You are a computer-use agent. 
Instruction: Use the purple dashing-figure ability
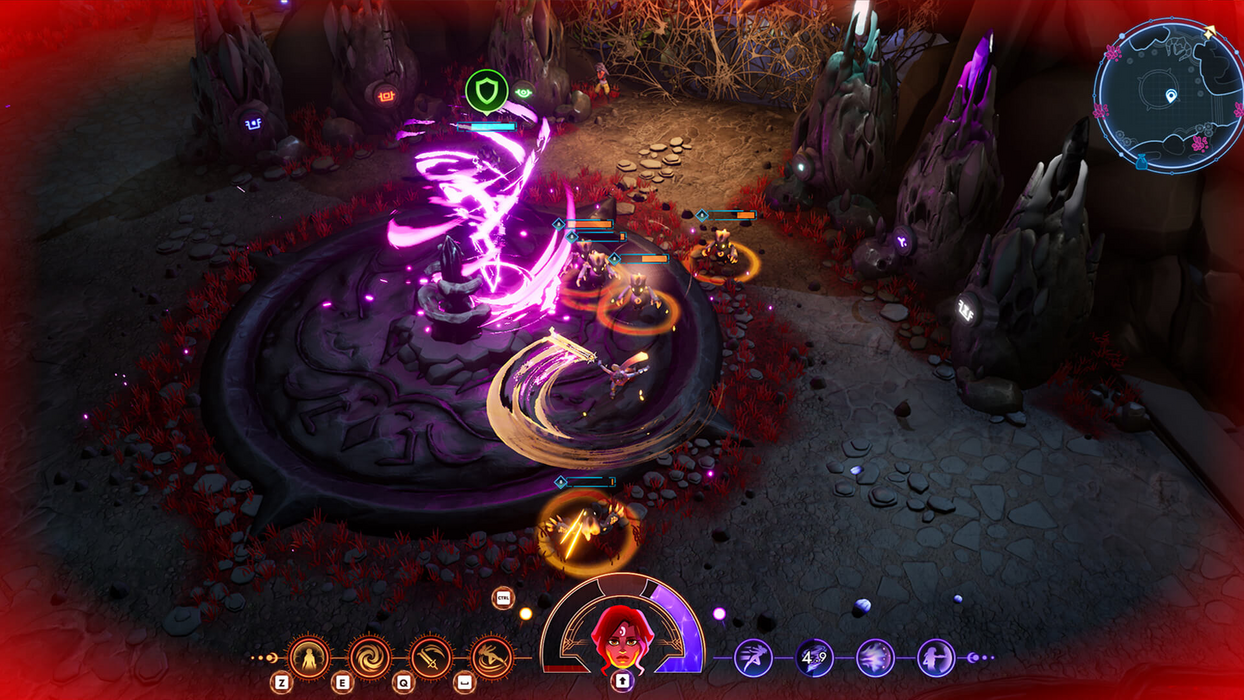point(753,658)
